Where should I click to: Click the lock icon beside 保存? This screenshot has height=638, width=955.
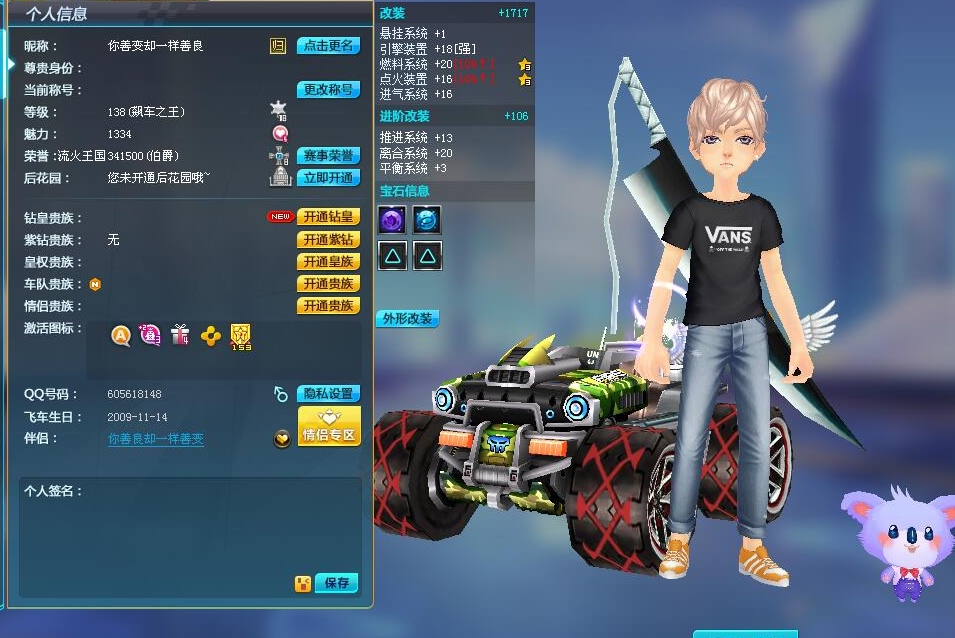[x=301, y=584]
